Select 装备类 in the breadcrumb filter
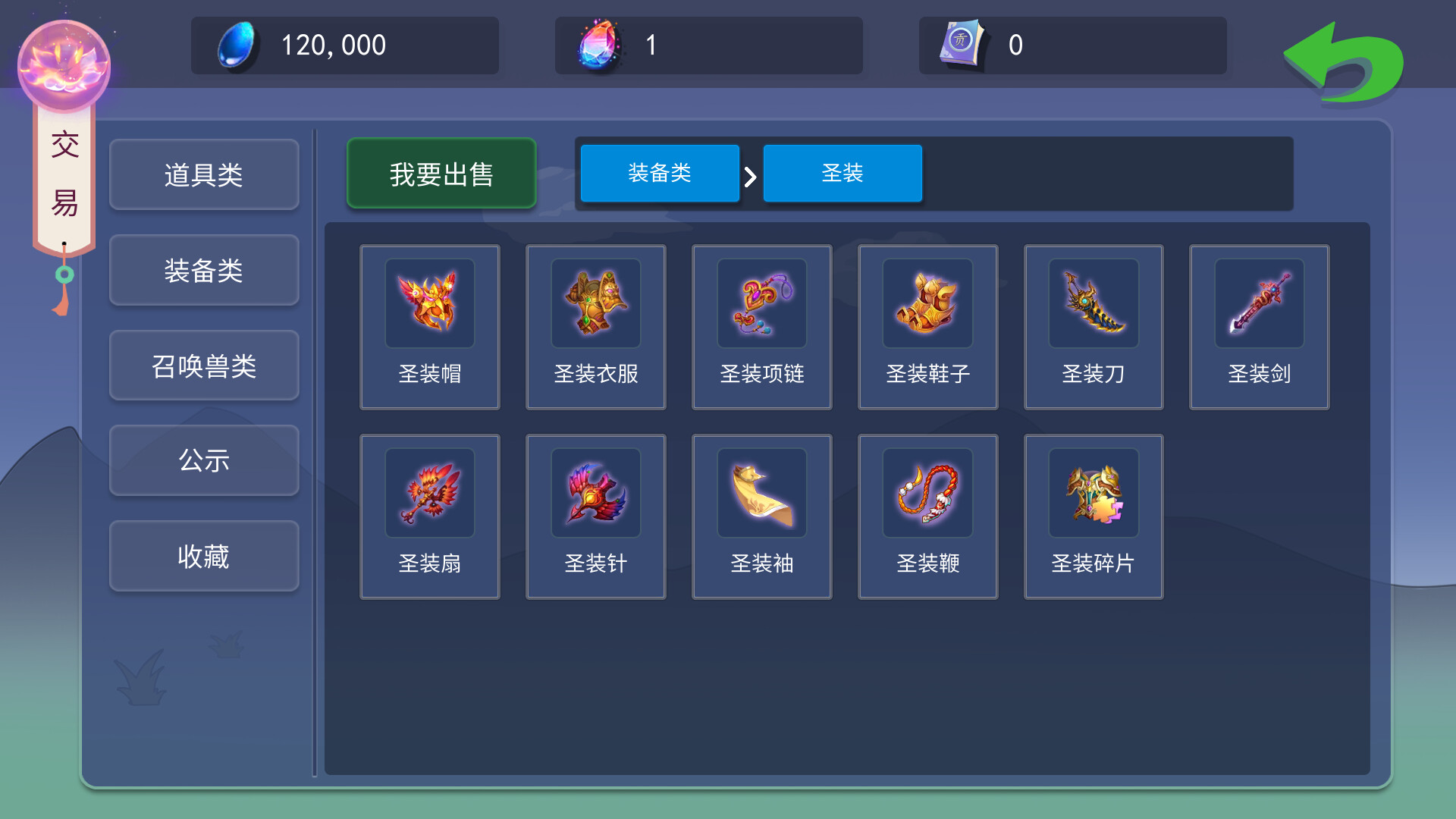 659,173
